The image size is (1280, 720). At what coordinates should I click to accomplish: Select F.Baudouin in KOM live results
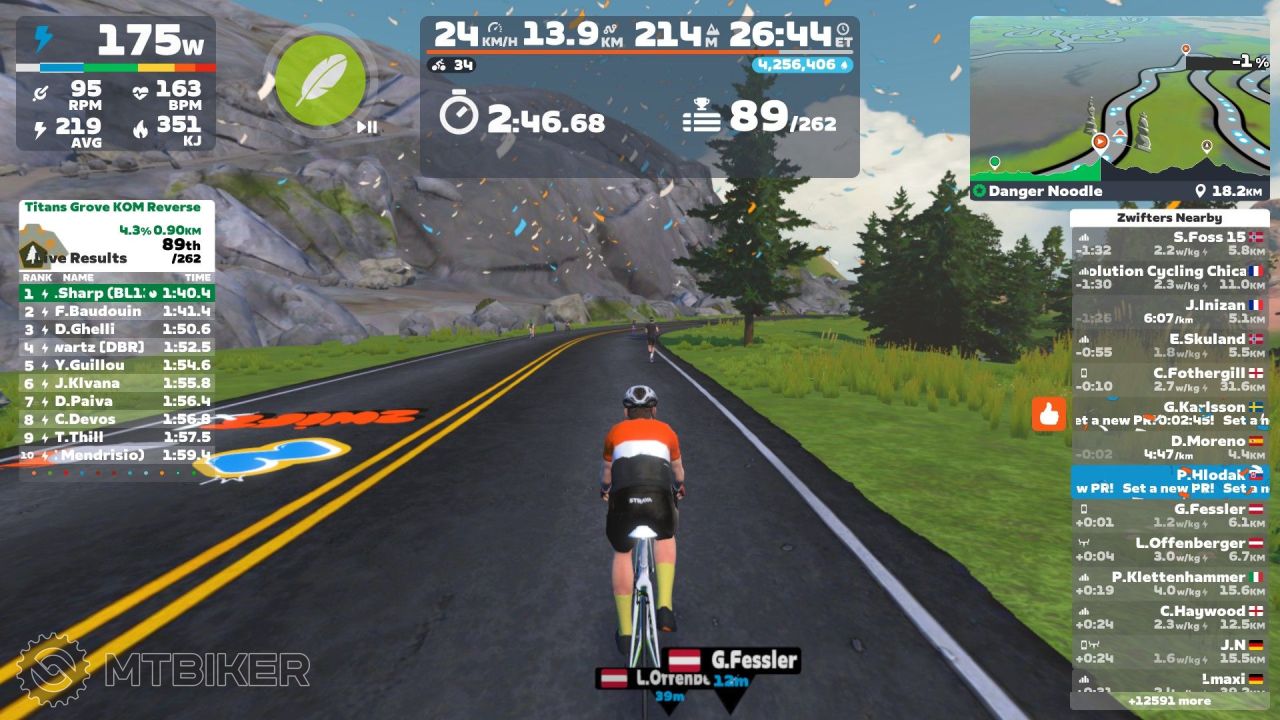[117, 311]
